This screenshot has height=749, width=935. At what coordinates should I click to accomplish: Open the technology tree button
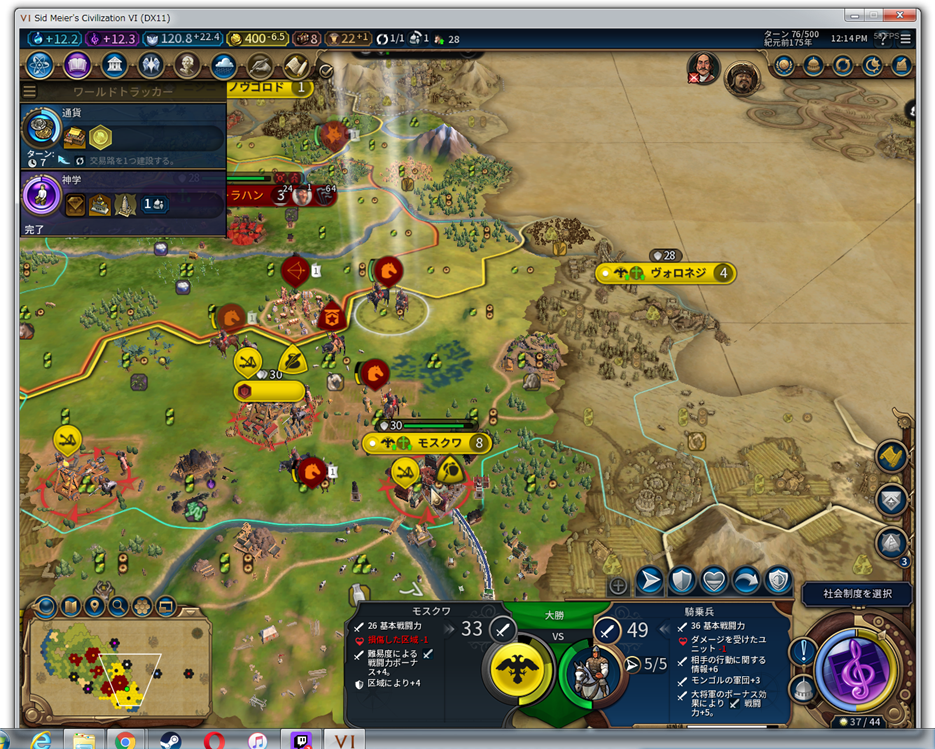pyautogui.click(x=40, y=66)
